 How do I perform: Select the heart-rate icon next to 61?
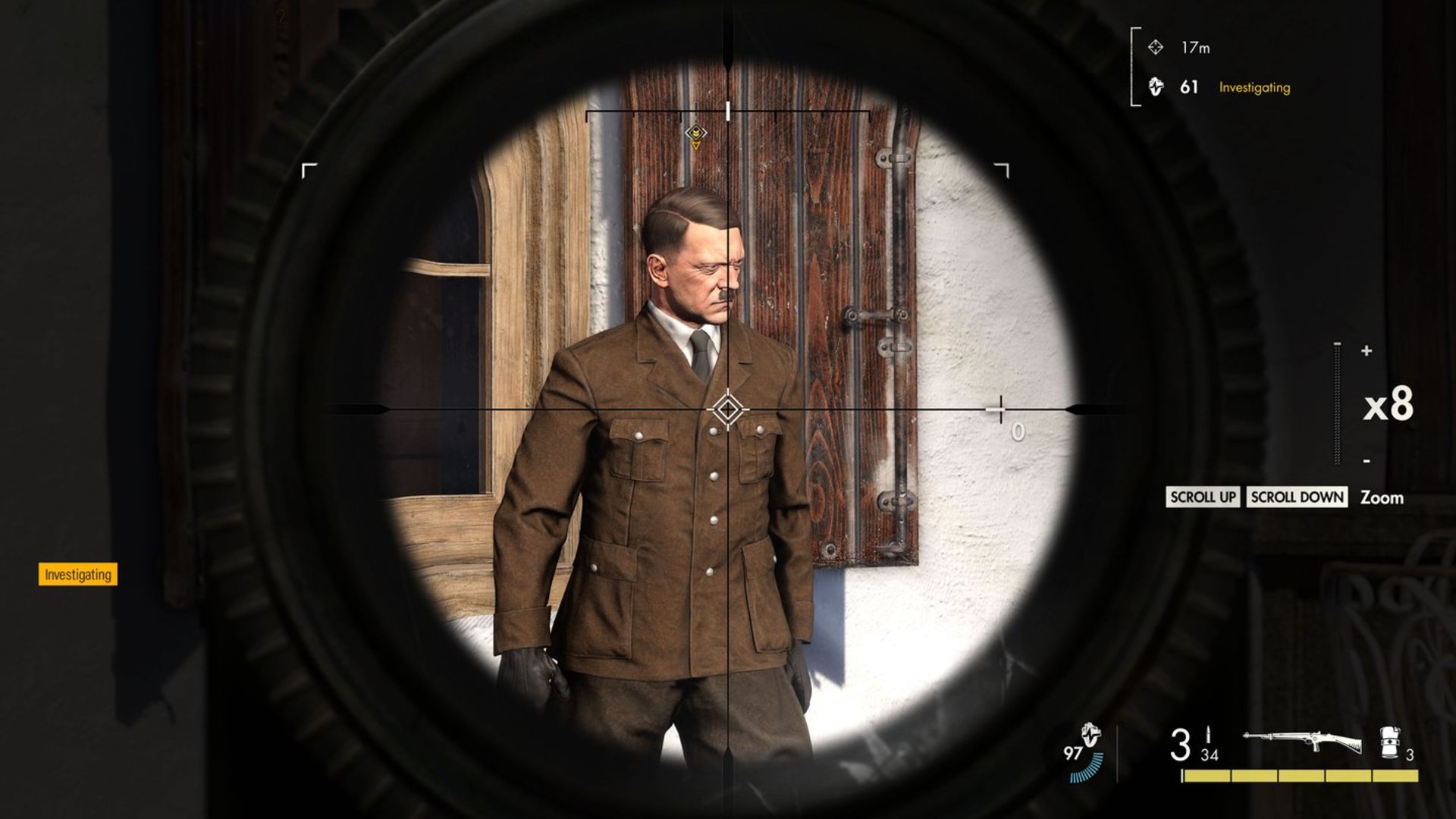(x=1158, y=88)
